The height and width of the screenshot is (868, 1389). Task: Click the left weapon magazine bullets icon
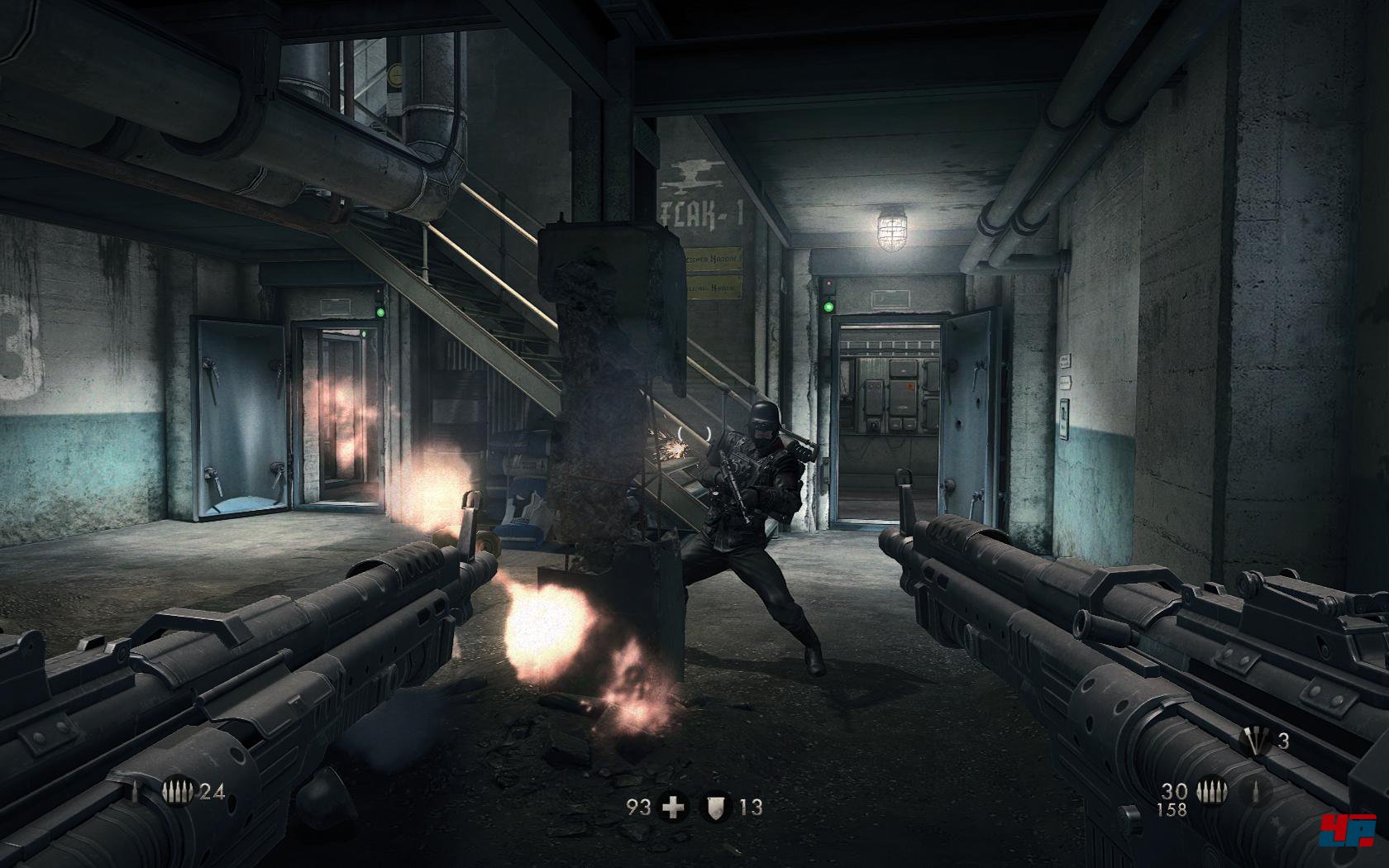[x=179, y=793]
